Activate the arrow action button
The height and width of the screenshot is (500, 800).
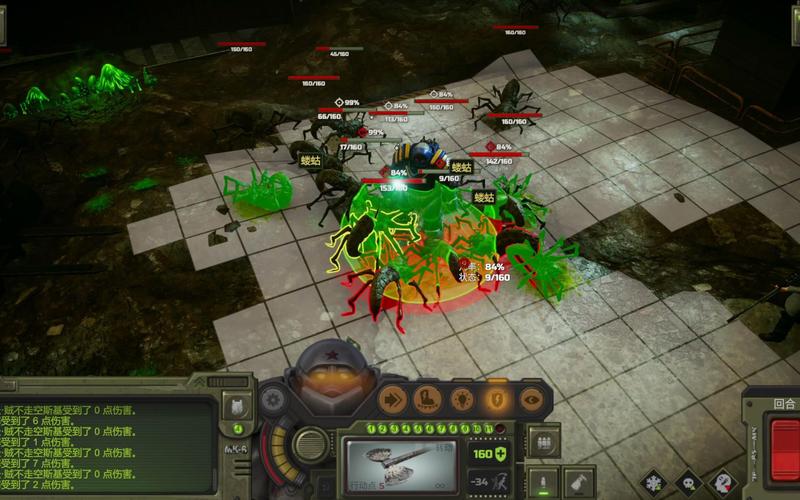click(x=392, y=399)
